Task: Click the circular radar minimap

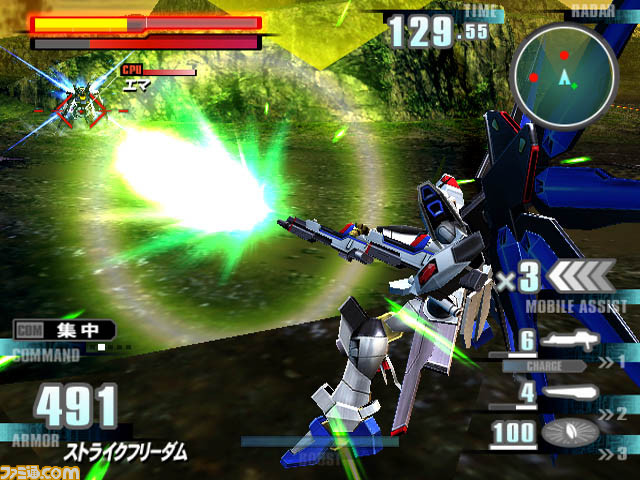Action: [562, 71]
